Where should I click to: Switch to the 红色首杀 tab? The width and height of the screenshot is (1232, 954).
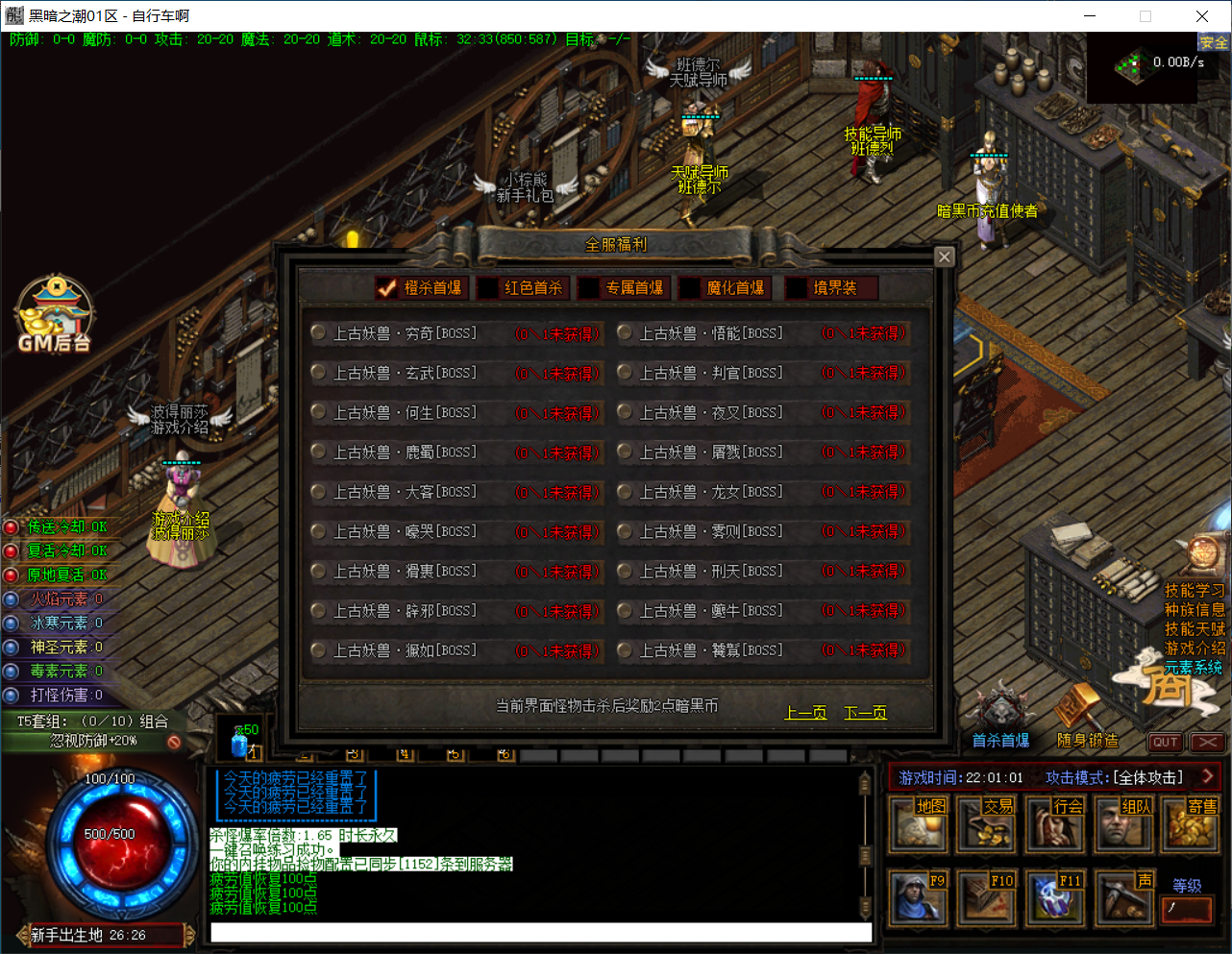[524, 288]
